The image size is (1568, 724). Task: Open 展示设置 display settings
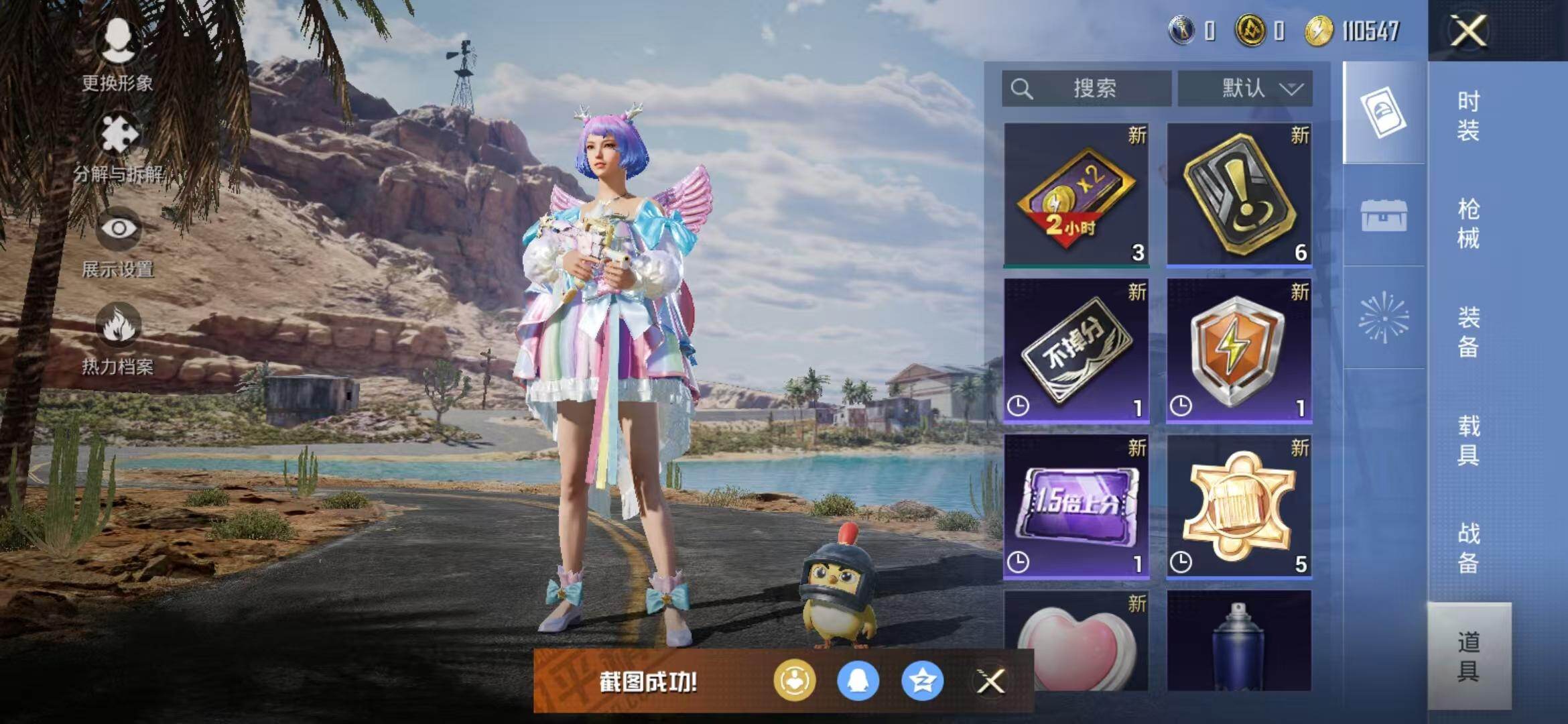click(119, 241)
